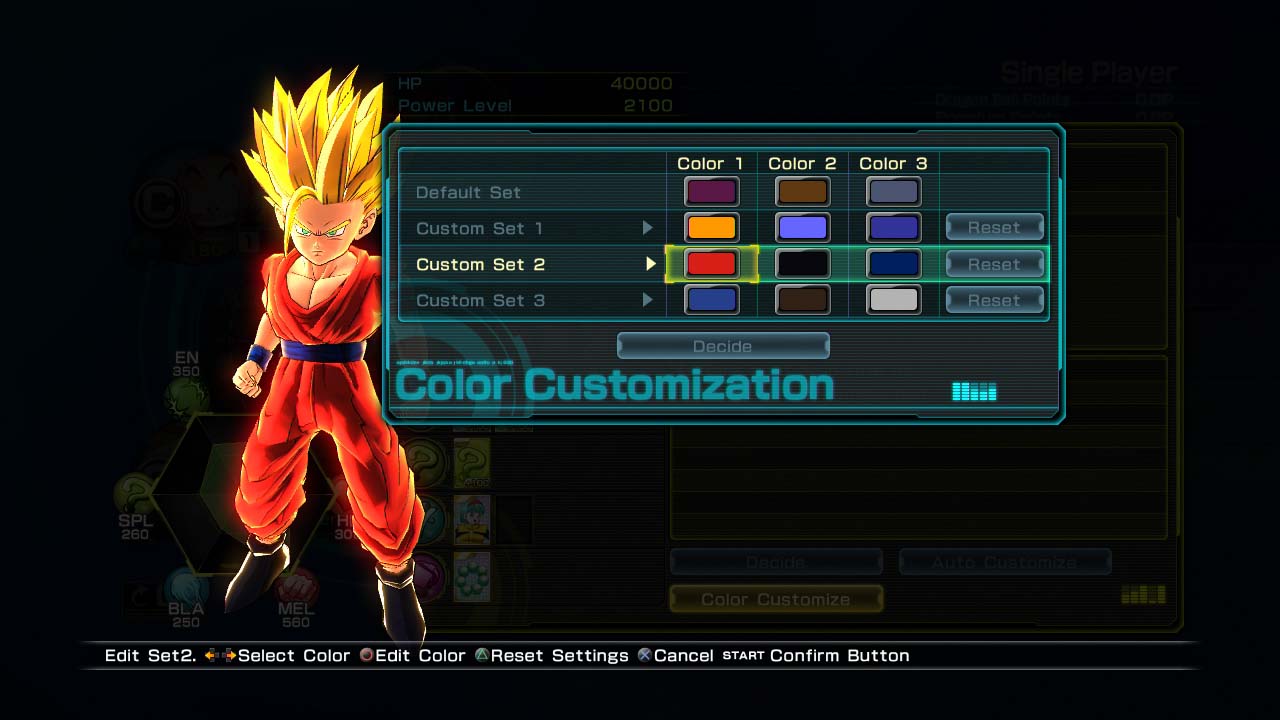Reset Custom Set 2 colors
The width and height of the screenshot is (1280, 720).
coord(994,264)
